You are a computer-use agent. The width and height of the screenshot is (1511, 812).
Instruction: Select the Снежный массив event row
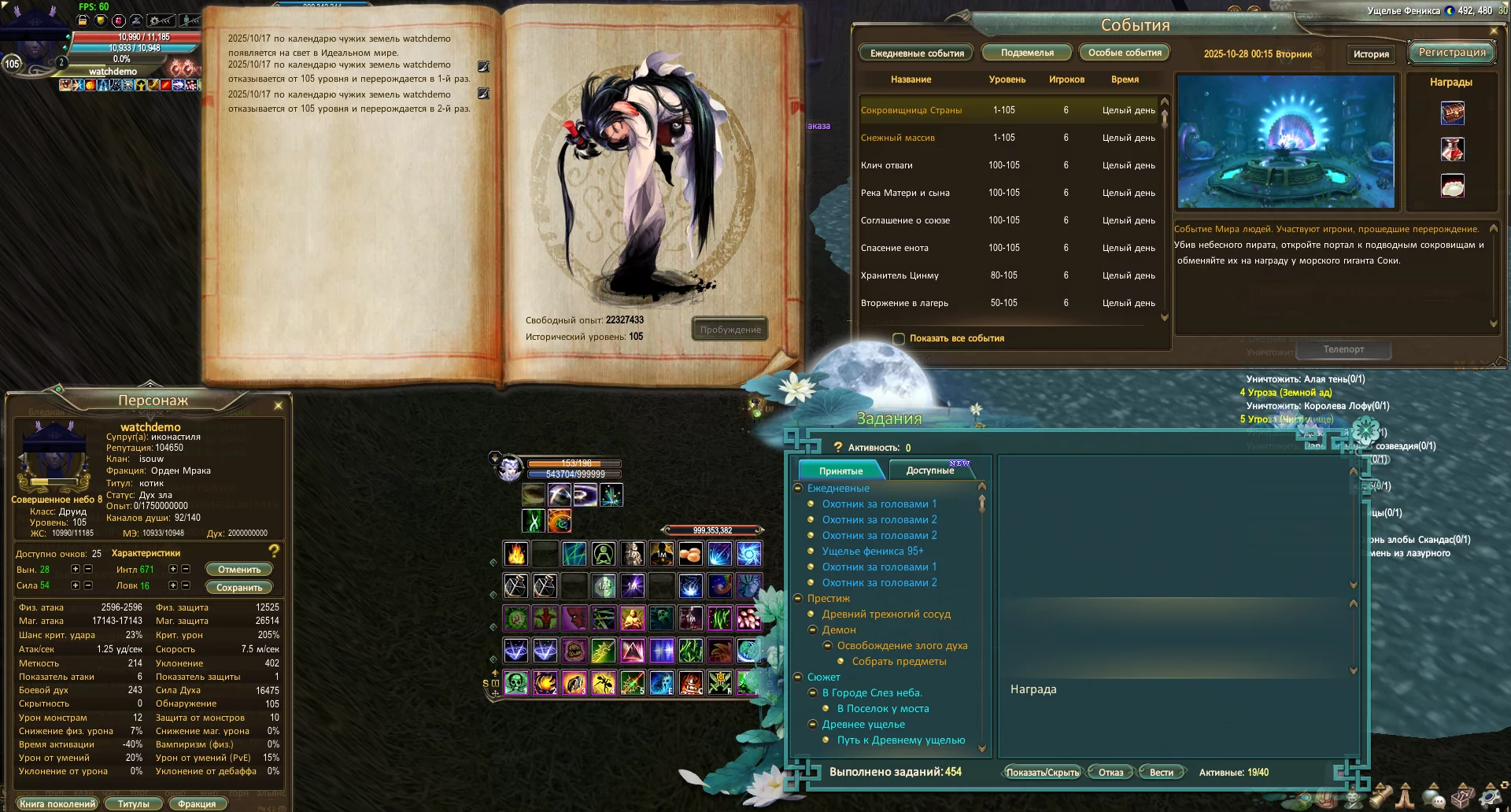click(x=898, y=138)
